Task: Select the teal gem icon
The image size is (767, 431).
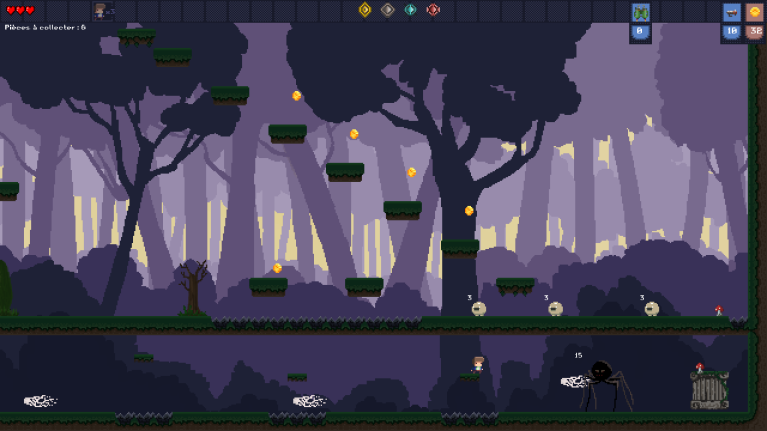Action: click(411, 10)
